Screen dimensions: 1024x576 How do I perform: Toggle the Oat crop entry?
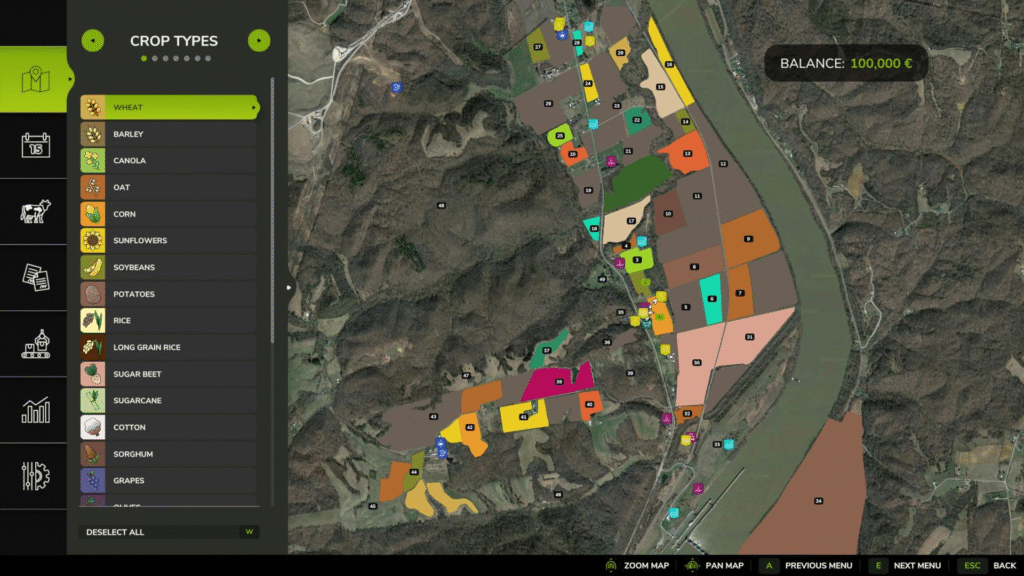click(168, 187)
